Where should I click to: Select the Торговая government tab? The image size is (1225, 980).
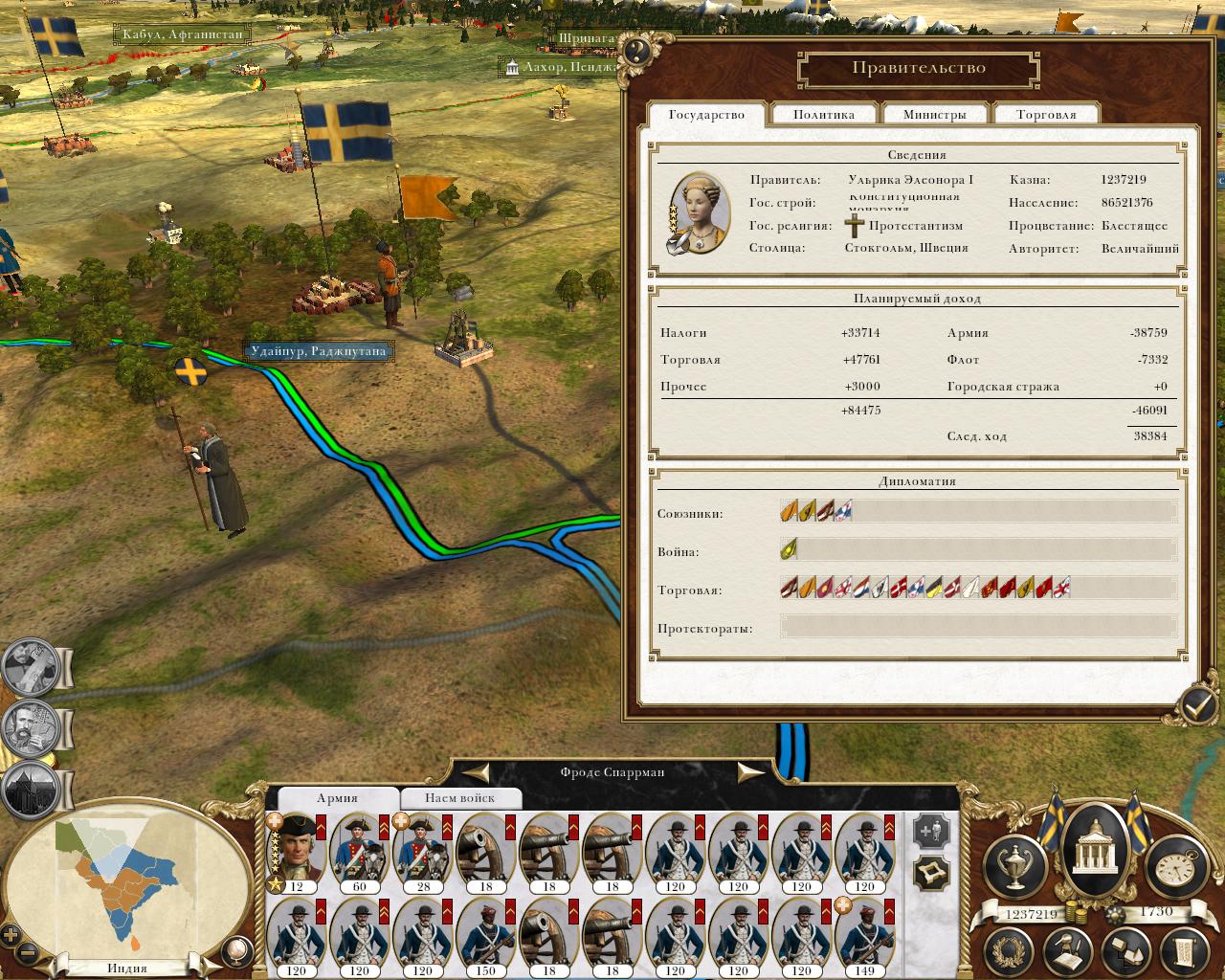tap(1046, 115)
